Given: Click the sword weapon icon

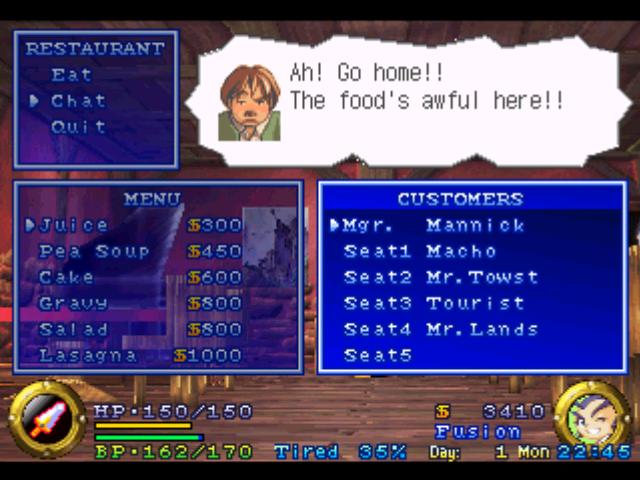Looking at the screenshot, I should point(47,419).
